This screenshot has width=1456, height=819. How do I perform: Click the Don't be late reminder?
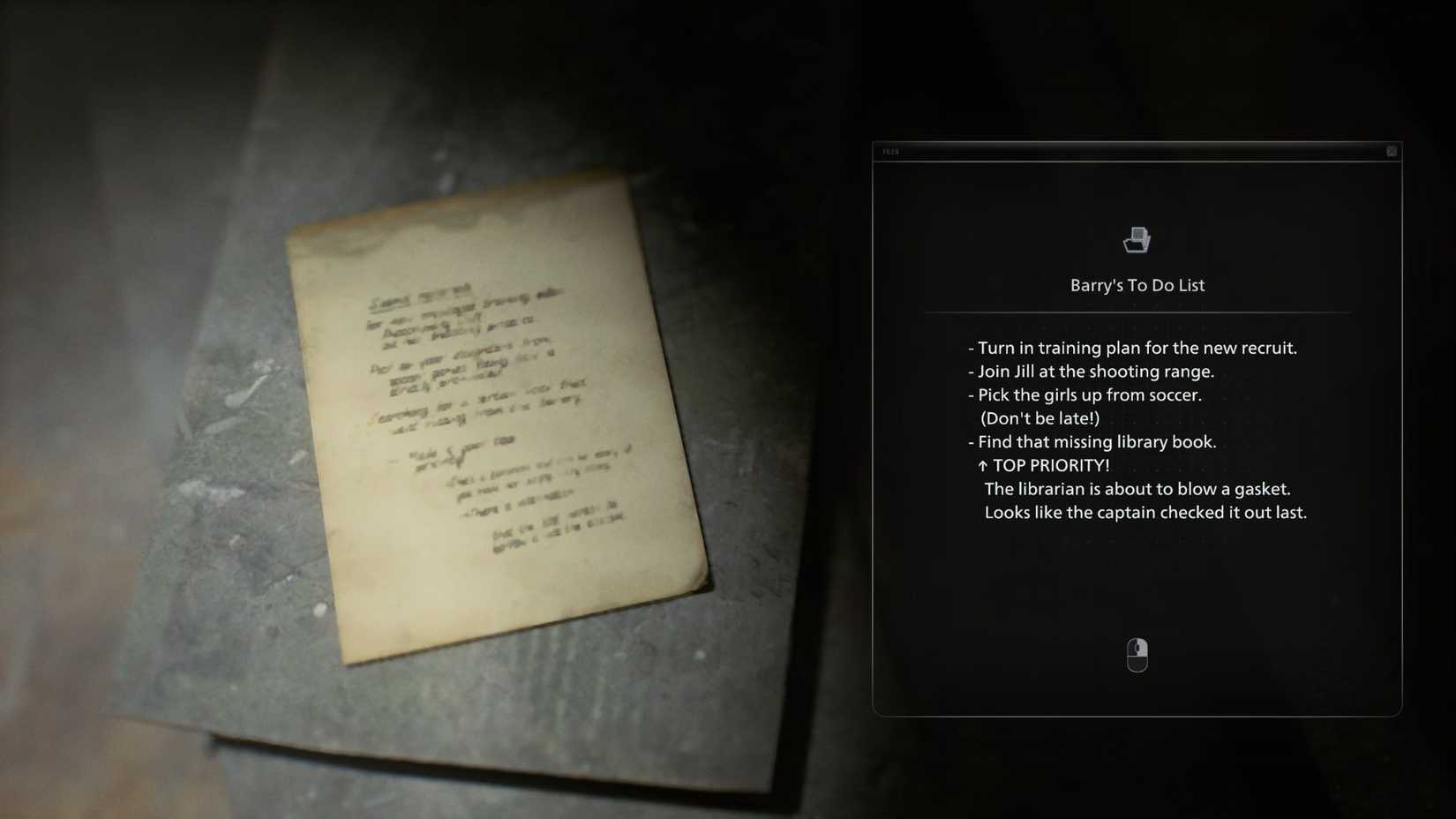[x=1039, y=418]
